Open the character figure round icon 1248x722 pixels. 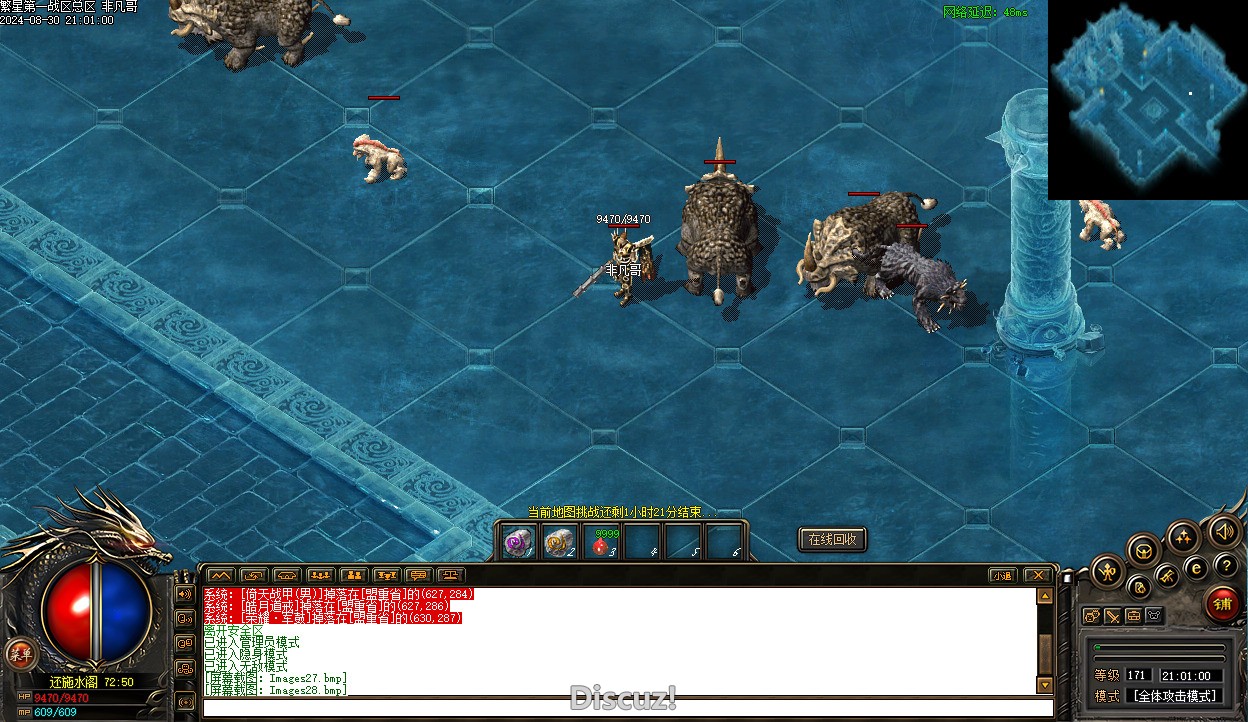pos(1107,572)
